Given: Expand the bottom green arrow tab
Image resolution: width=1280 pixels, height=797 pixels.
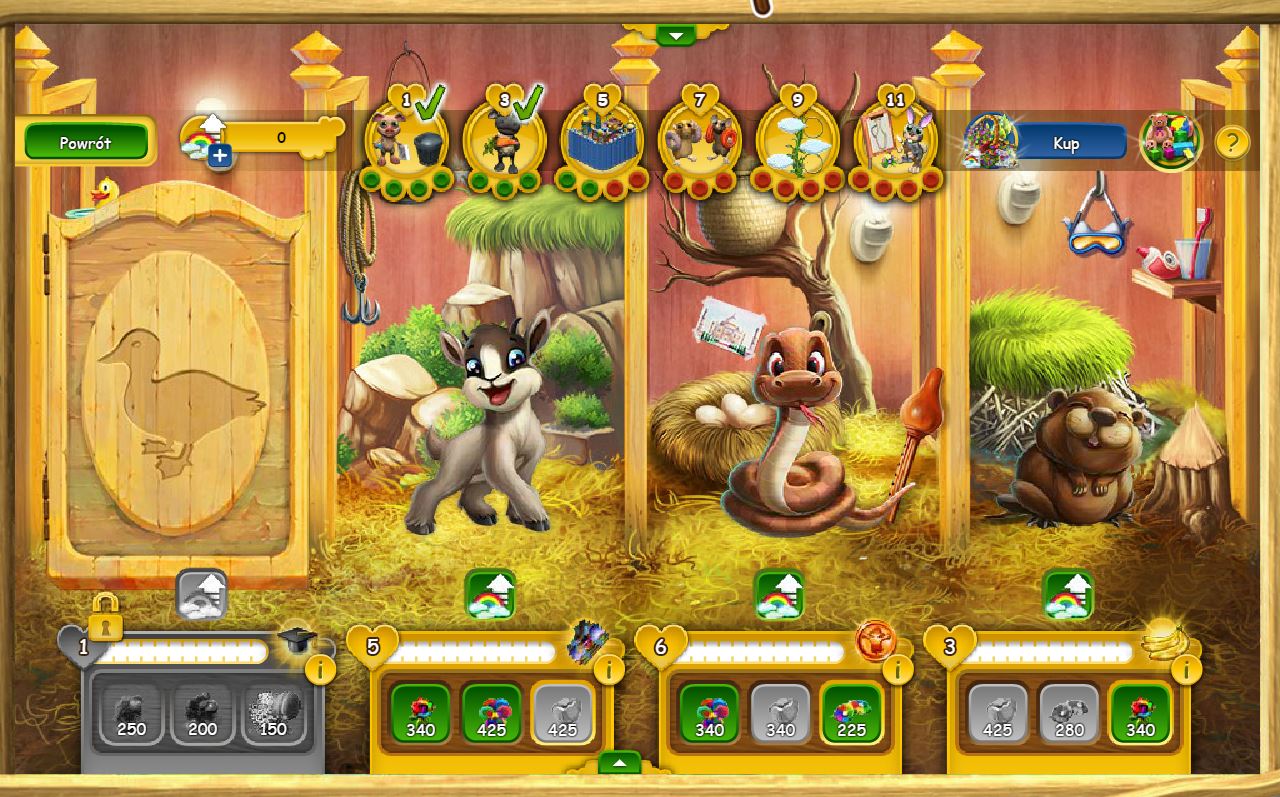Looking at the screenshot, I should click(x=620, y=763).
